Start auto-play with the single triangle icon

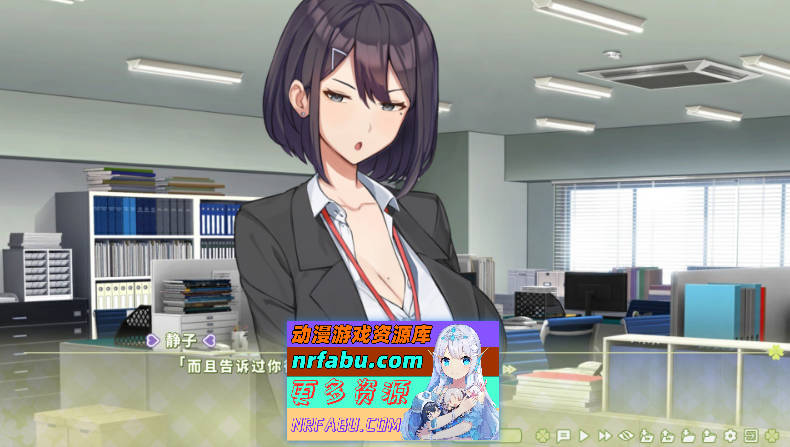(584, 436)
